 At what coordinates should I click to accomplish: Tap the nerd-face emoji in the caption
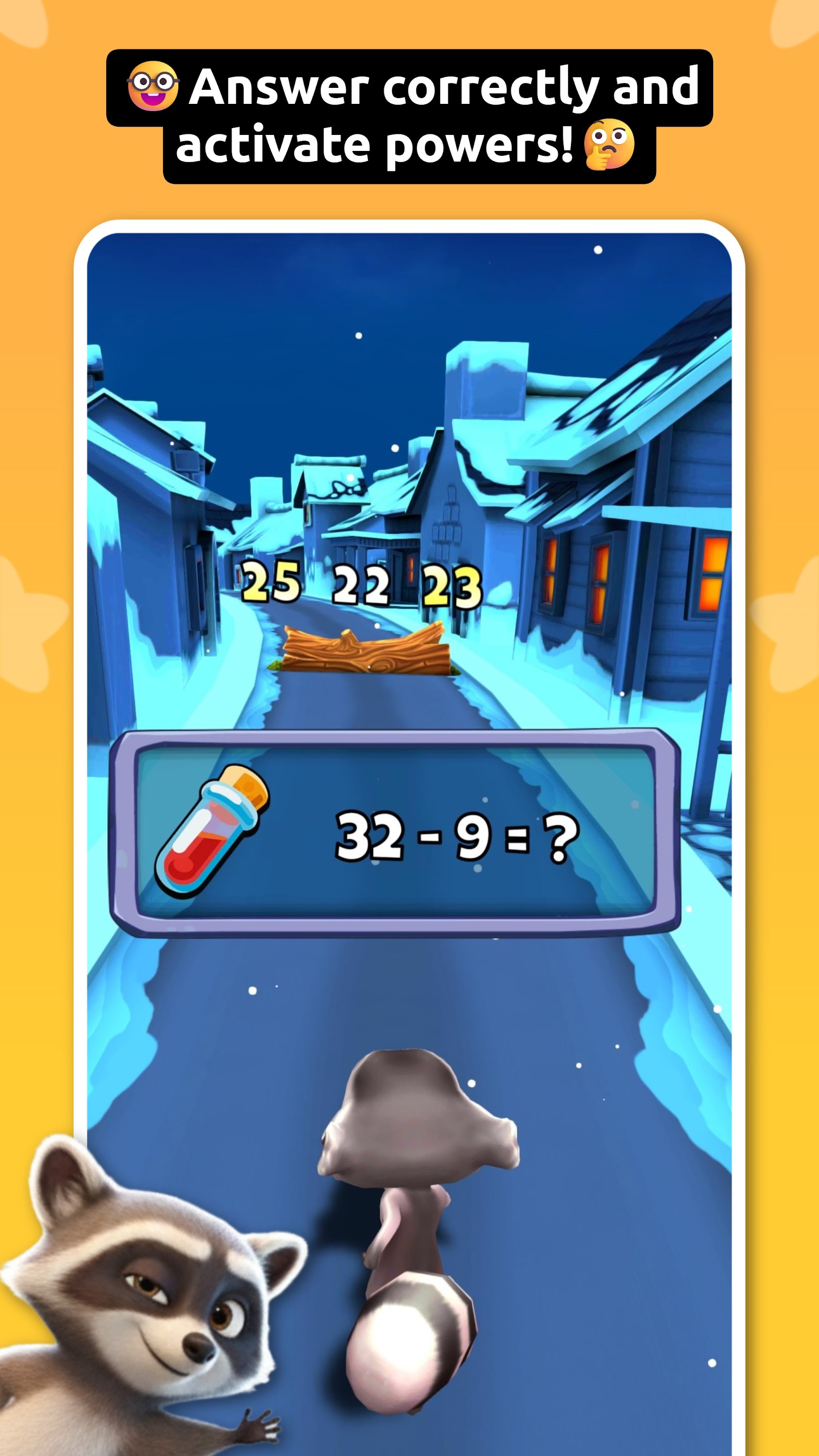(154, 86)
